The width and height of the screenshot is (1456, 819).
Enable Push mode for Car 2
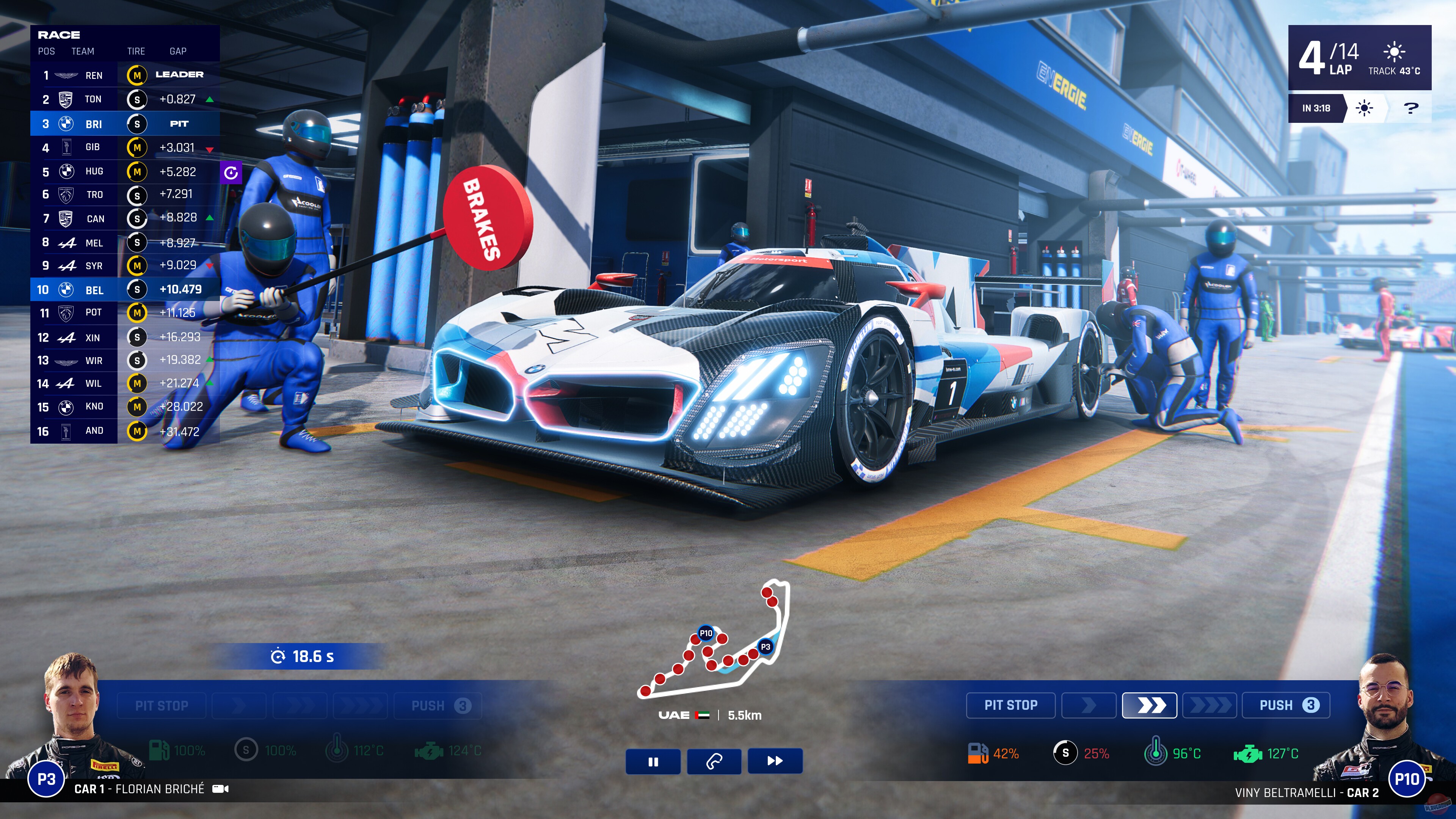1285,705
